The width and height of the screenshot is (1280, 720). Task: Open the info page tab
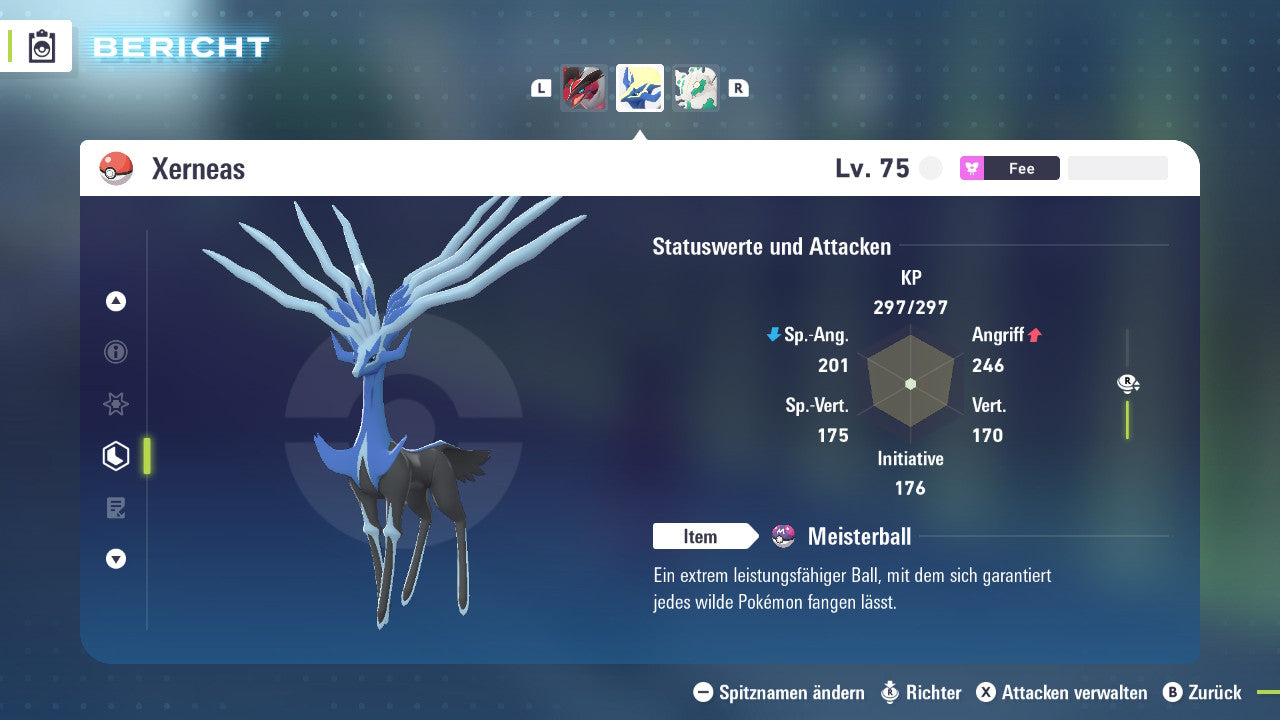click(x=116, y=352)
